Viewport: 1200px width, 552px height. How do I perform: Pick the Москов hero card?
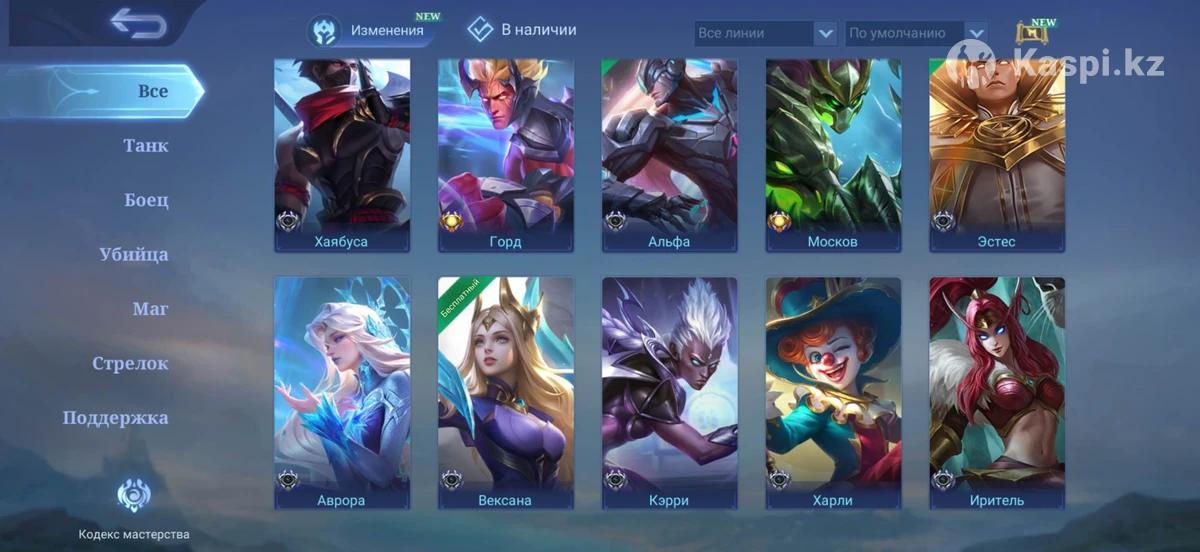[x=833, y=155]
